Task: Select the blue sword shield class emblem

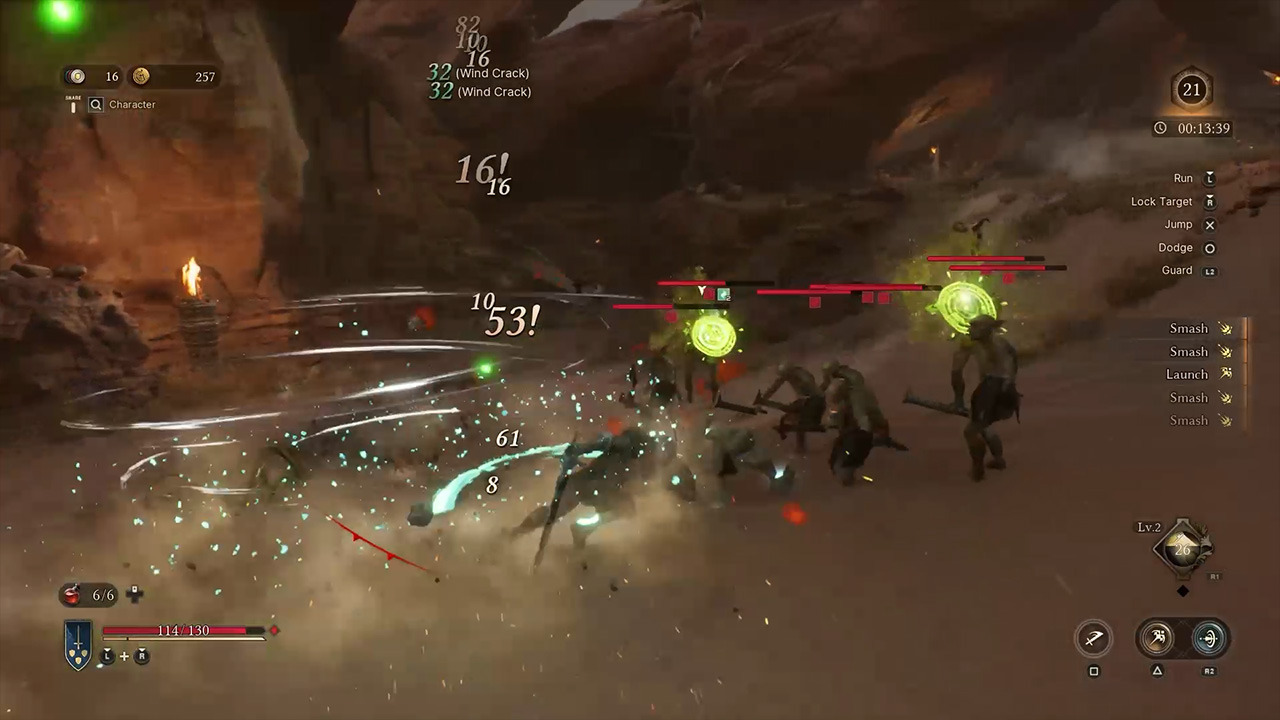Action: [x=78, y=644]
